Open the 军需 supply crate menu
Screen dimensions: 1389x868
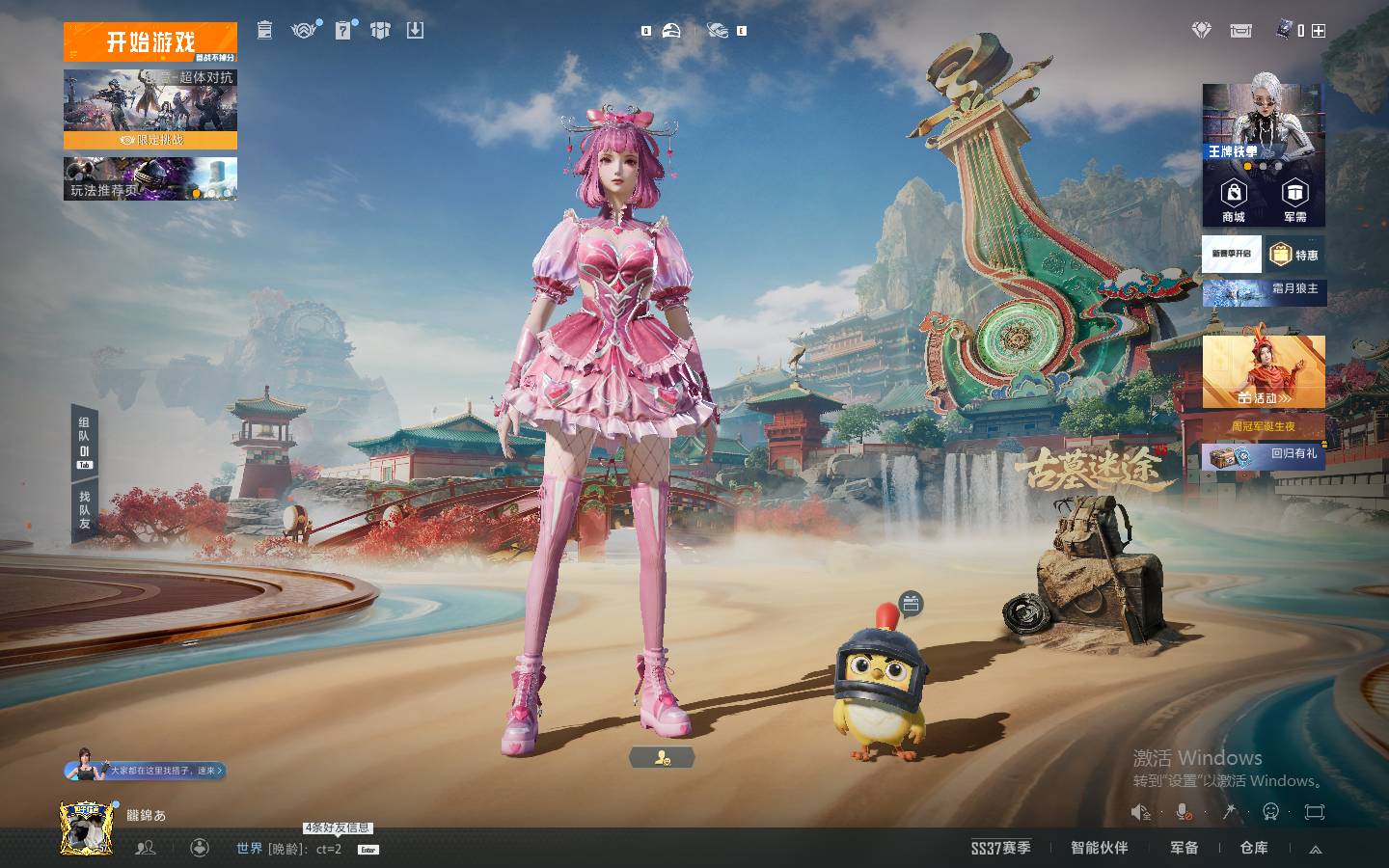point(1294,201)
